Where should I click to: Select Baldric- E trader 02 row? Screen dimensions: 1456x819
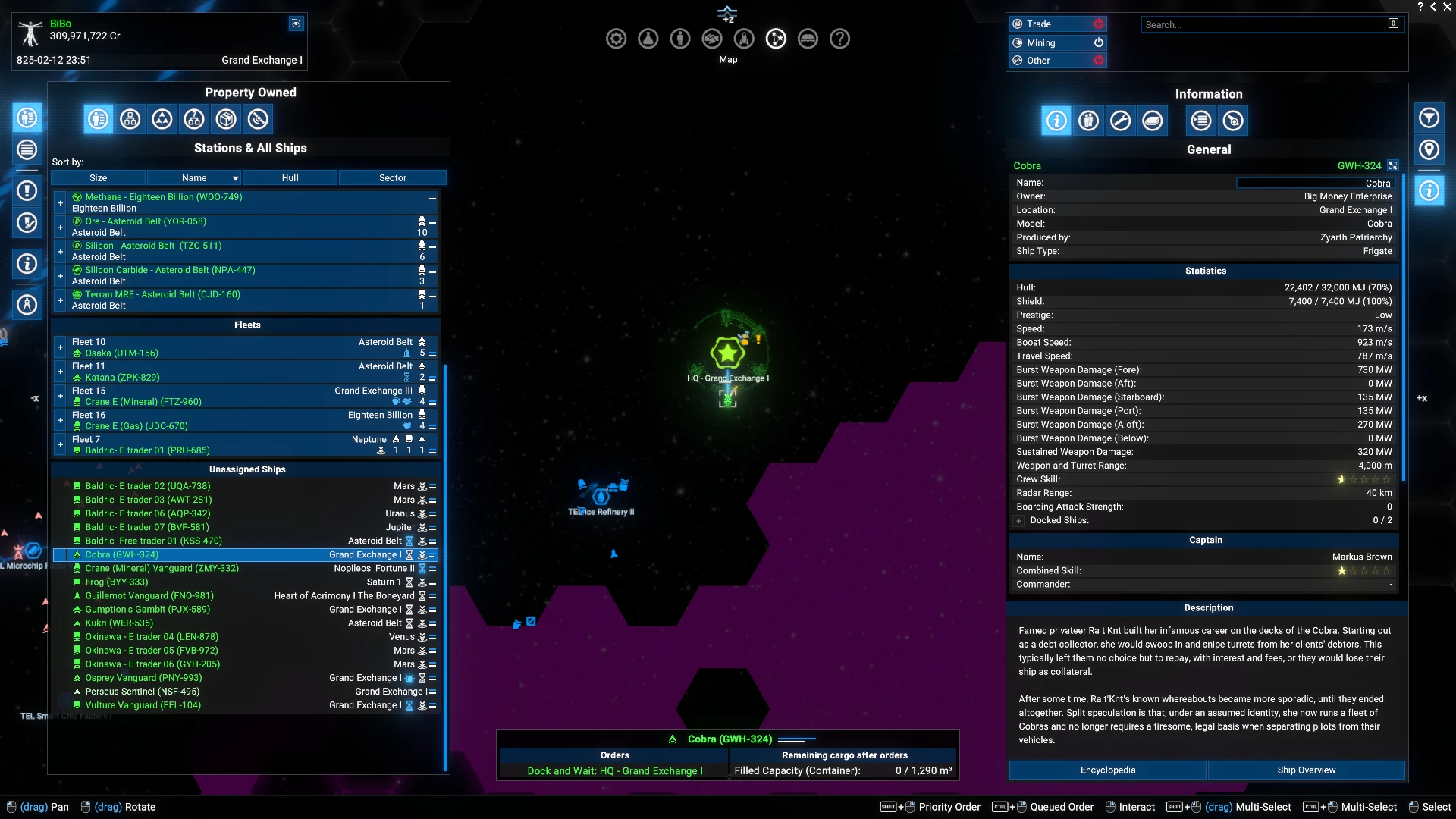147,486
